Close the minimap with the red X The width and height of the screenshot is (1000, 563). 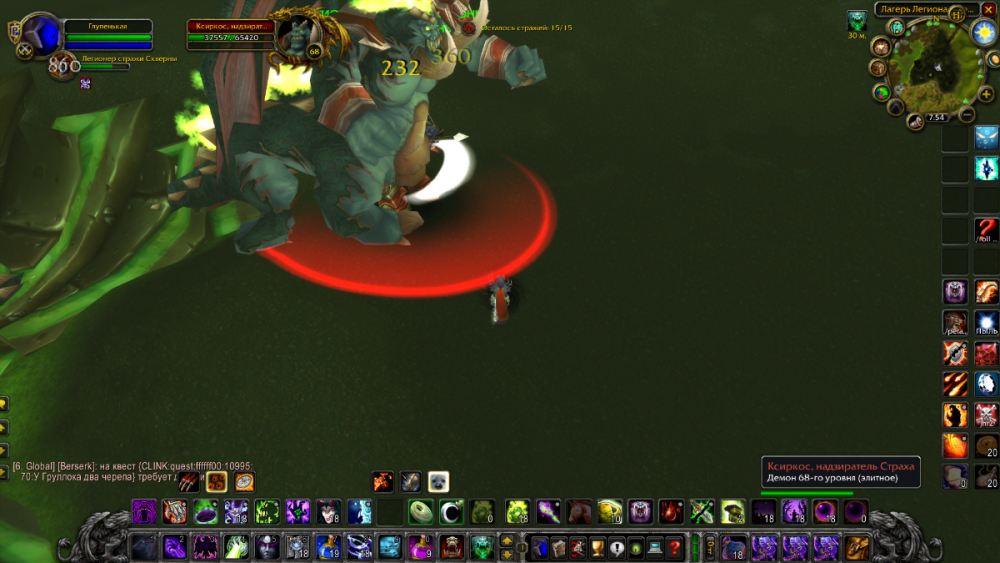(x=988, y=9)
